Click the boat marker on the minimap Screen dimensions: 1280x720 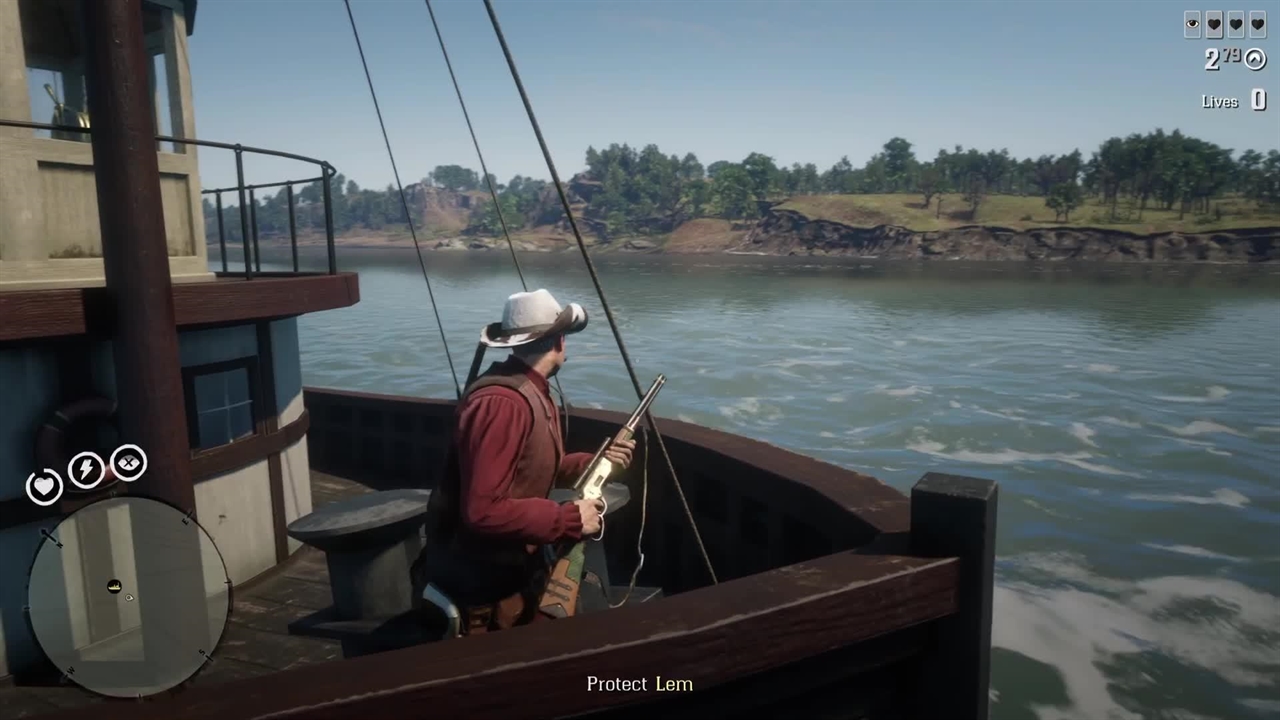[x=114, y=585]
